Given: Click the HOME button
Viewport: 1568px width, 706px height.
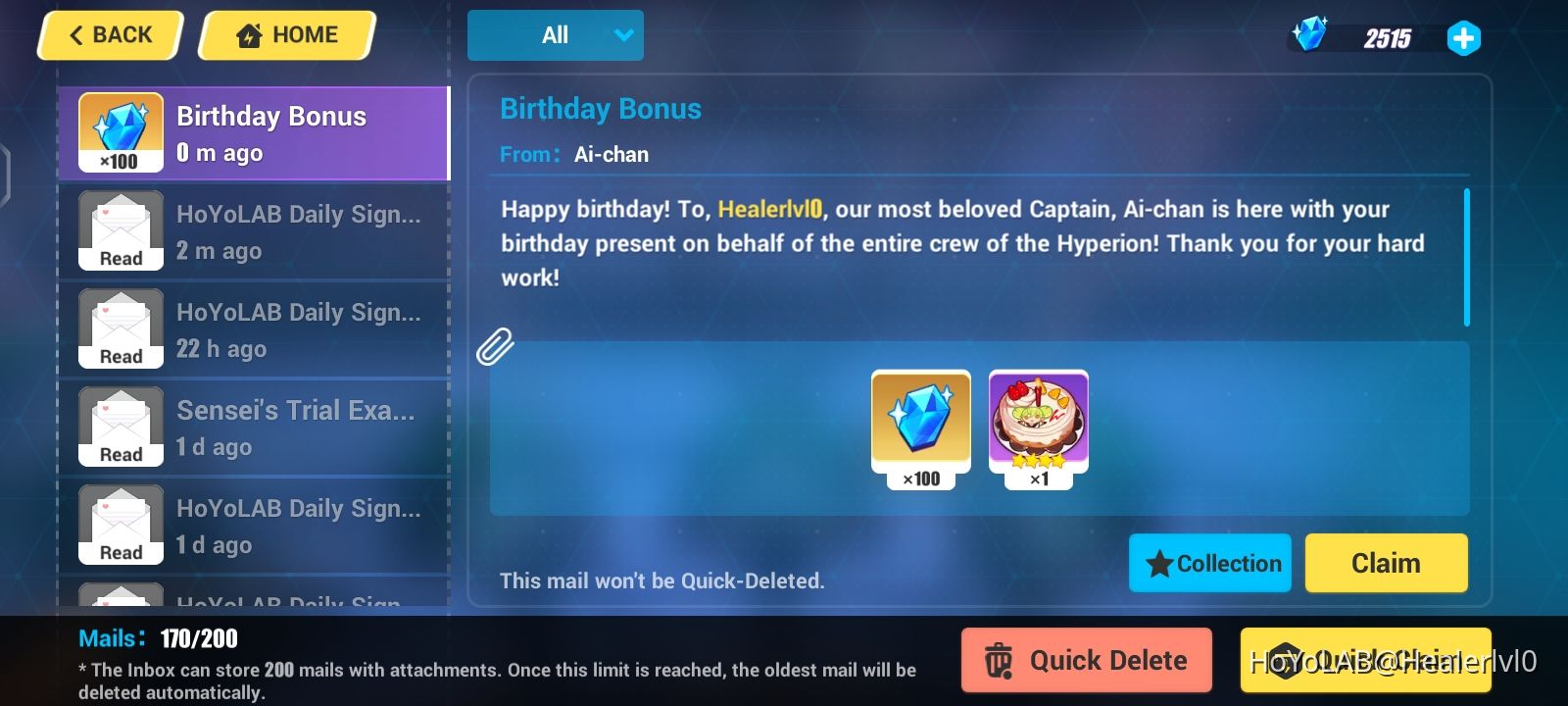Looking at the screenshot, I should 285,34.
